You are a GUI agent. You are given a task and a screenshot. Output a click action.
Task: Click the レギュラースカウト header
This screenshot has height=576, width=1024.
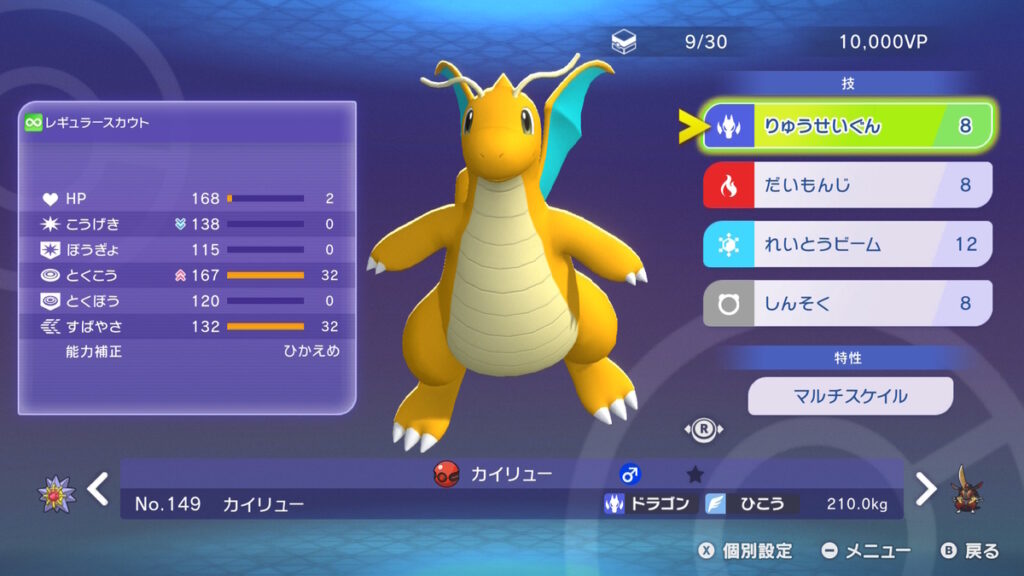click(88, 123)
